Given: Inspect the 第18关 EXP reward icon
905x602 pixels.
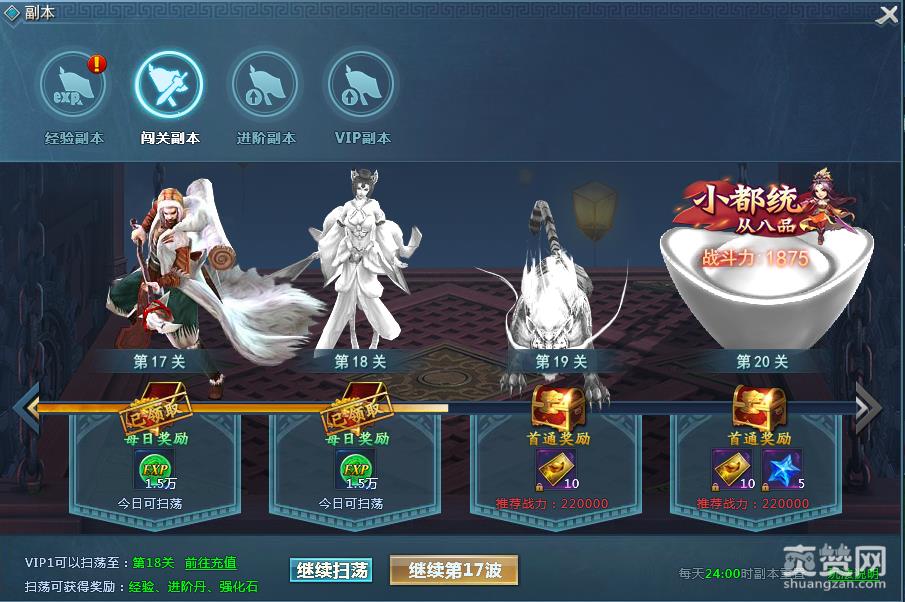Looking at the screenshot, I should click(354, 468).
